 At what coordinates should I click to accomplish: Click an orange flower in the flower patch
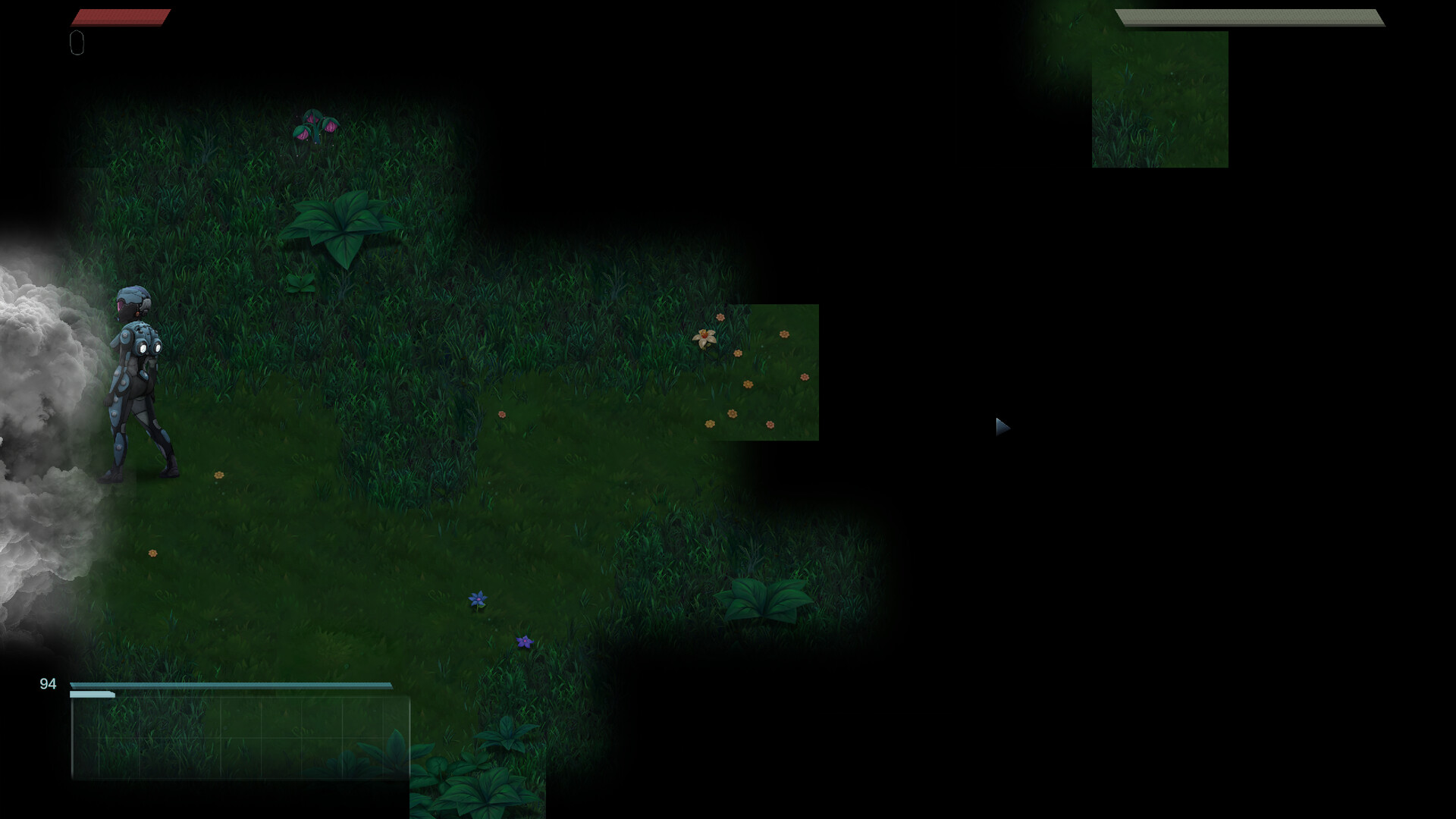tap(785, 334)
